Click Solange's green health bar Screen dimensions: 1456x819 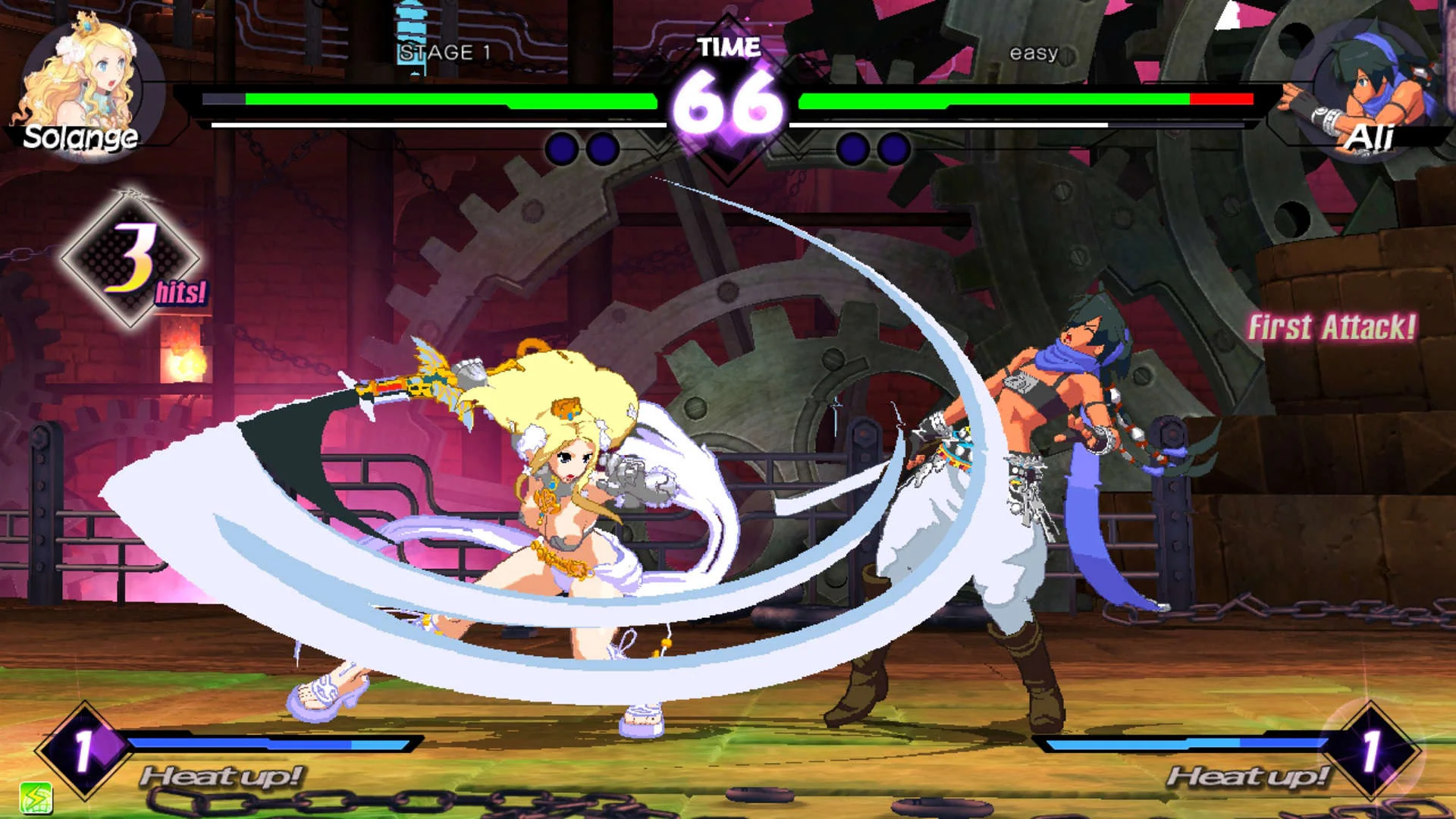(x=447, y=99)
